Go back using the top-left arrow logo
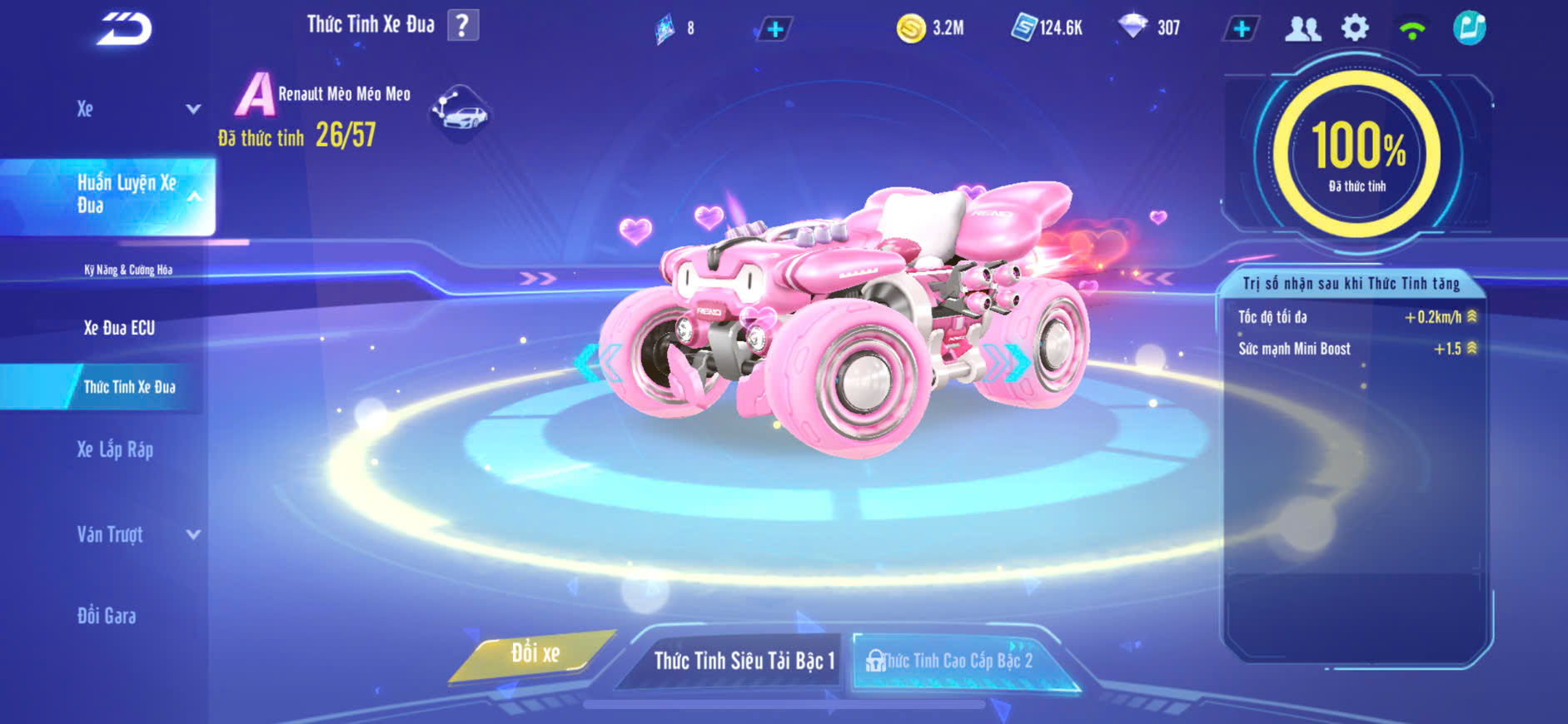Image resolution: width=1568 pixels, height=724 pixels. [125, 29]
